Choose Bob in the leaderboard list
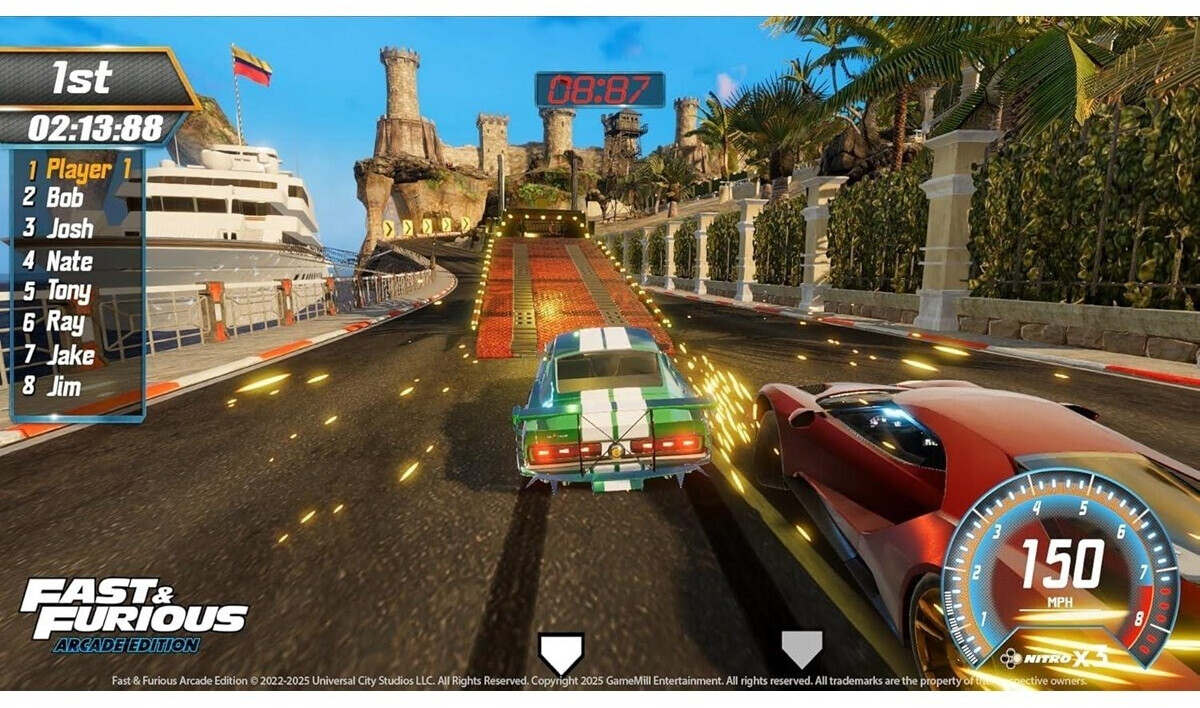The height and width of the screenshot is (708, 1200). point(65,197)
